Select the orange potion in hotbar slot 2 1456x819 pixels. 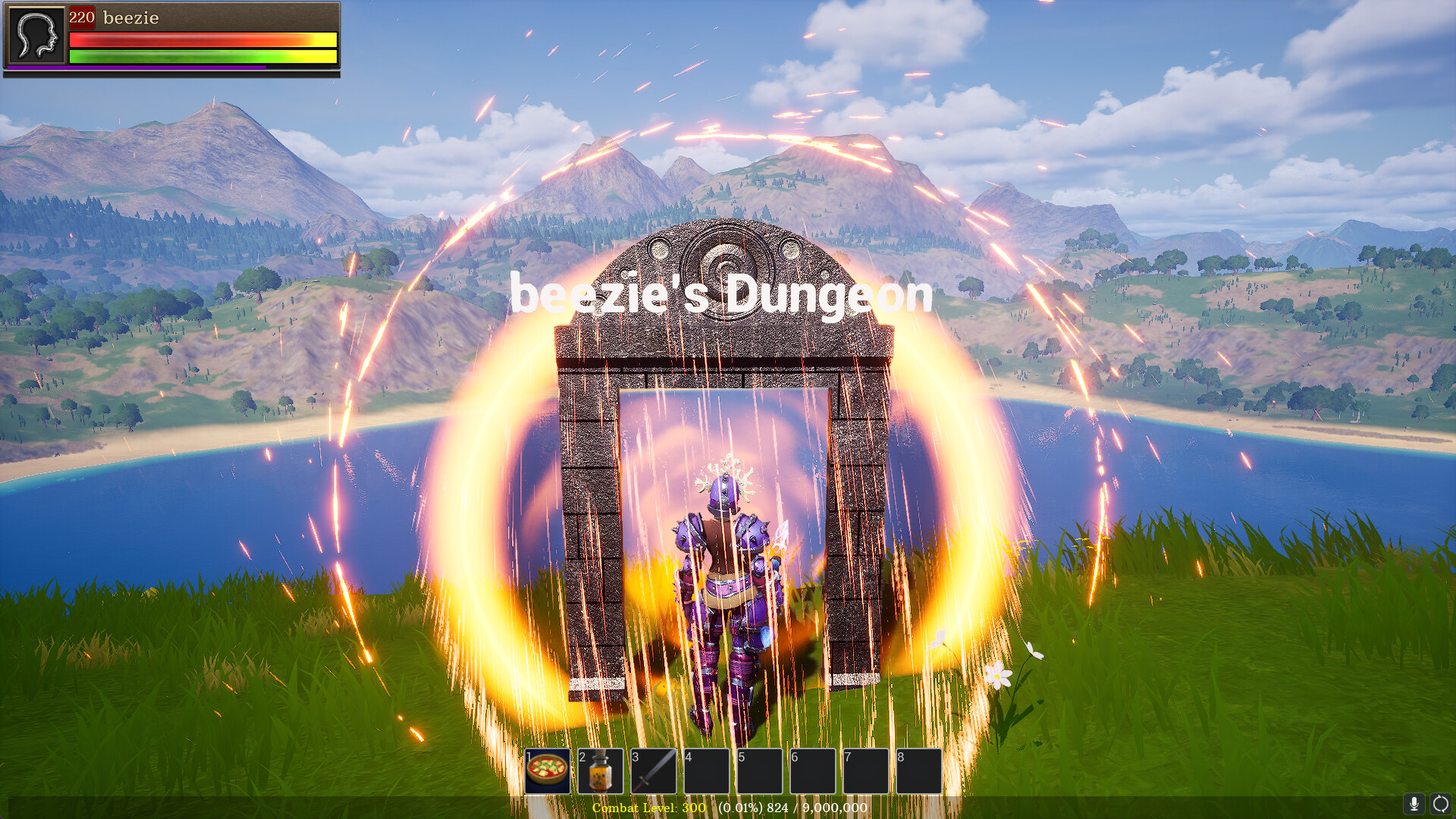coord(601,770)
